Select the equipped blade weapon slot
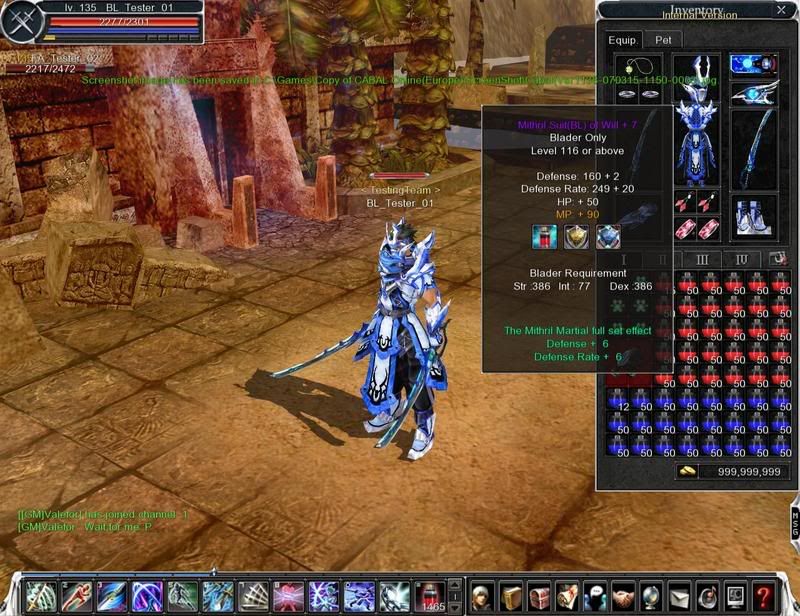 click(753, 150)
